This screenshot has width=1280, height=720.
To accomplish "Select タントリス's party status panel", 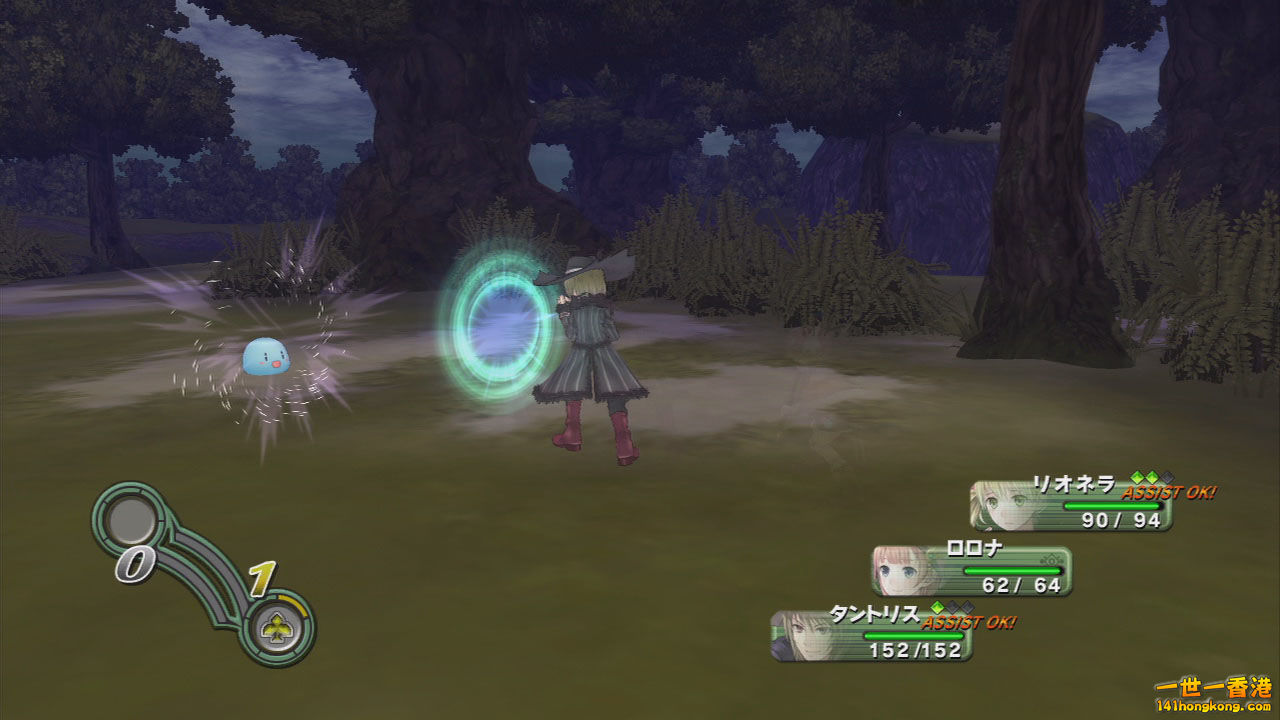I will (x=871, y=636).
